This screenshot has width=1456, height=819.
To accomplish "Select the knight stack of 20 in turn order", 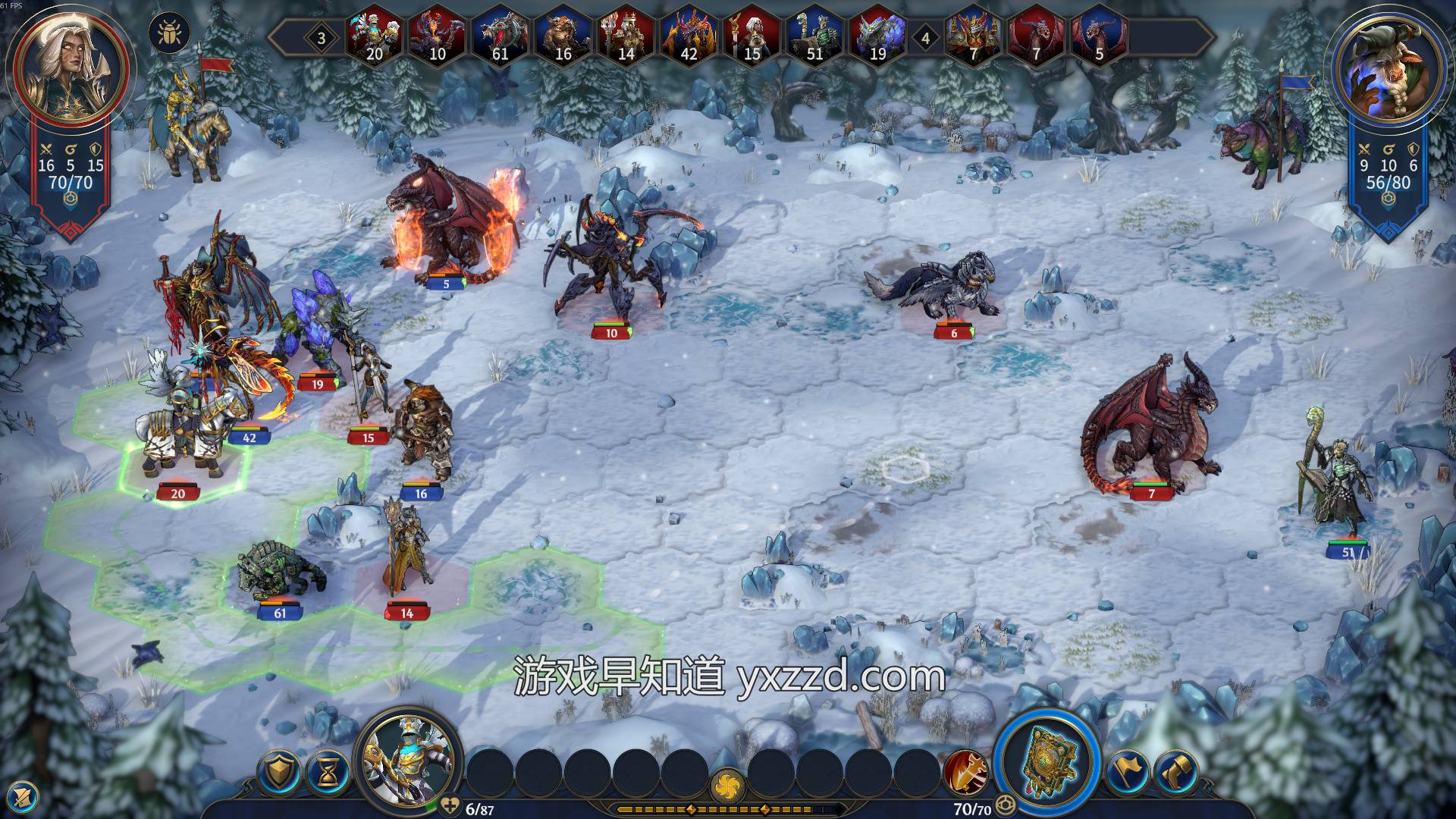I will point(374,36).
